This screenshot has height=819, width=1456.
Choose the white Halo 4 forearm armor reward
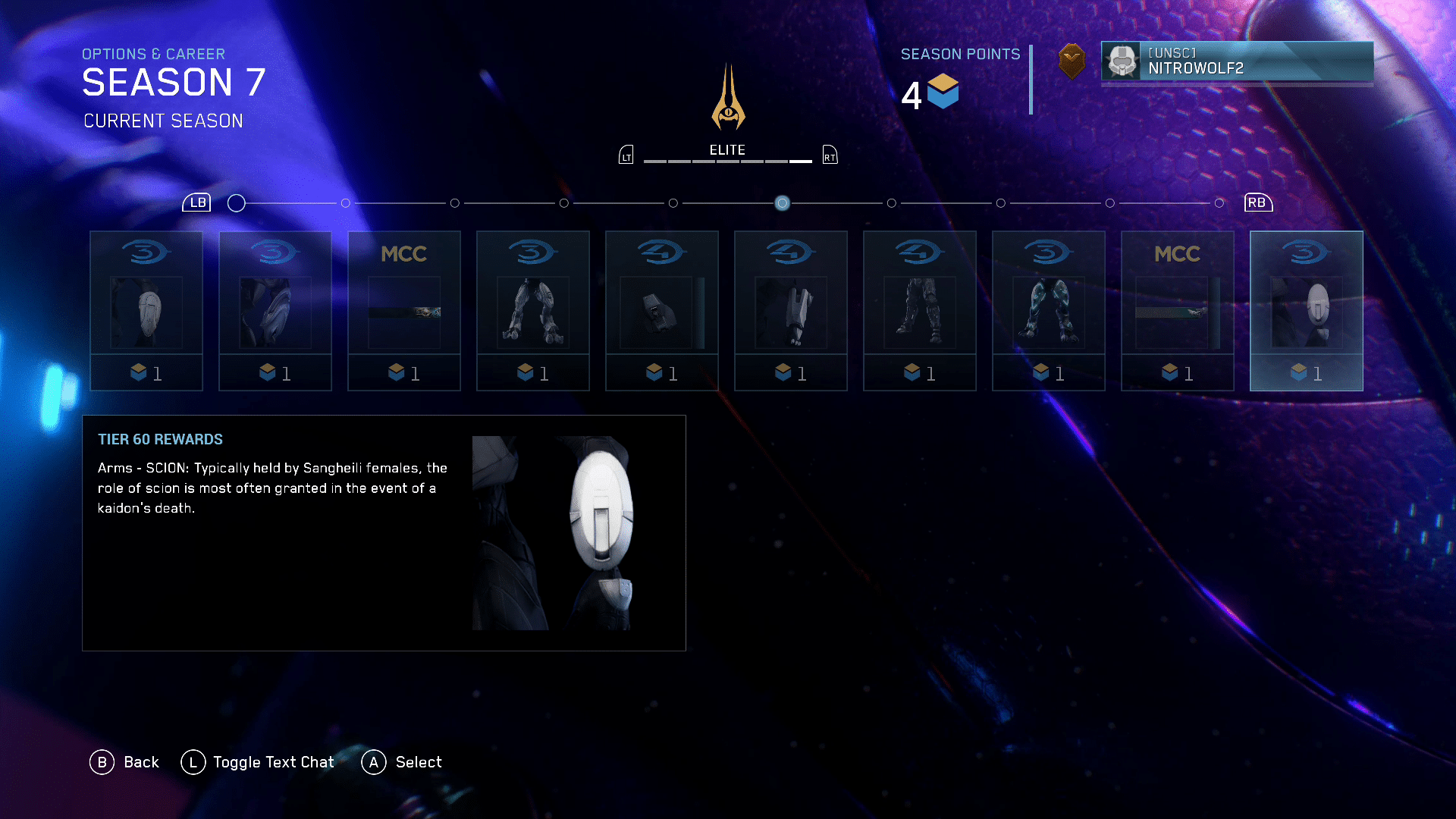790,310
